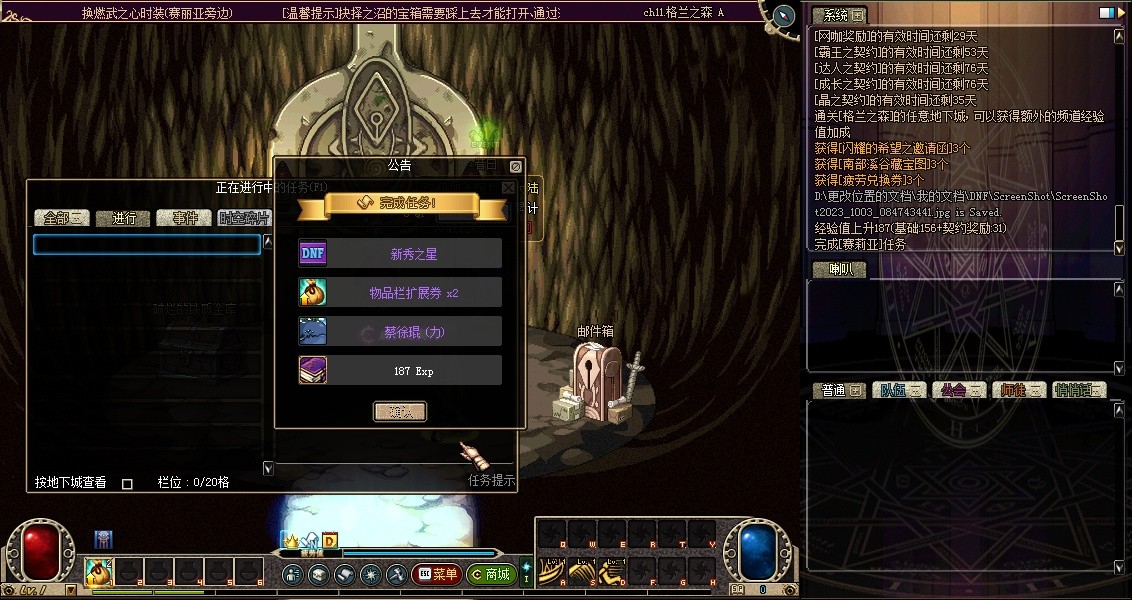1132x600 pixels.
Task: Use the money bag item in hotbar slot 1
Action: point(99,572)
